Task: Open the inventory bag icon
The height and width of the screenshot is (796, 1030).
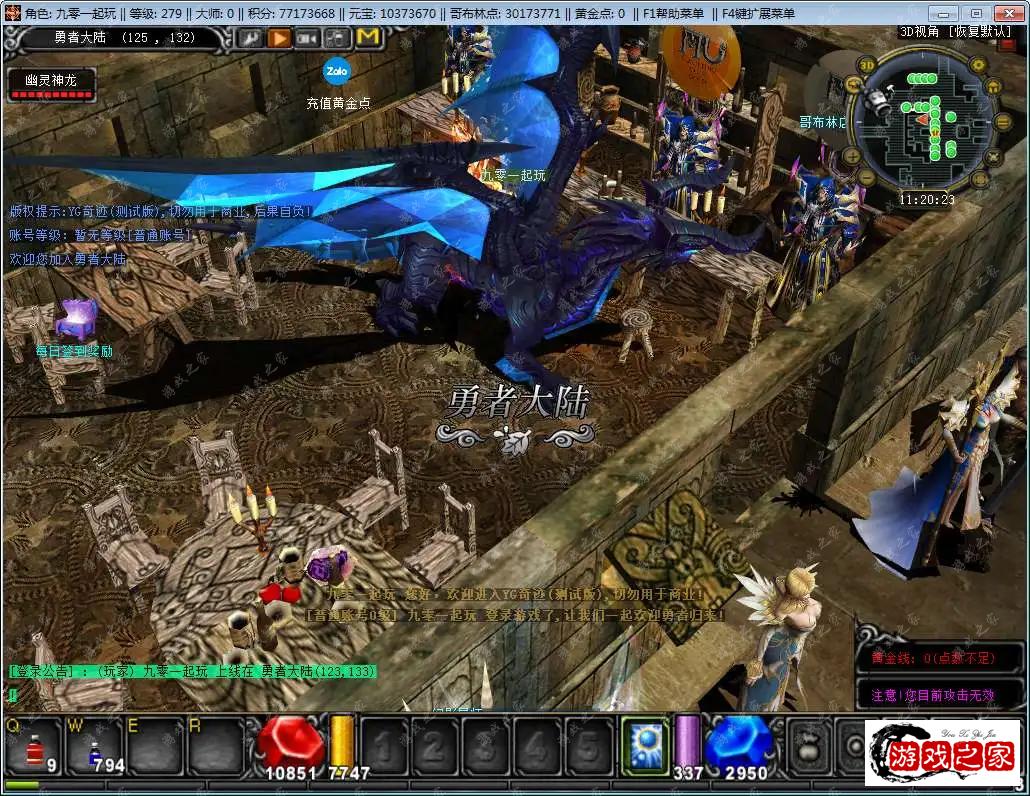Action: coord(806,745)
